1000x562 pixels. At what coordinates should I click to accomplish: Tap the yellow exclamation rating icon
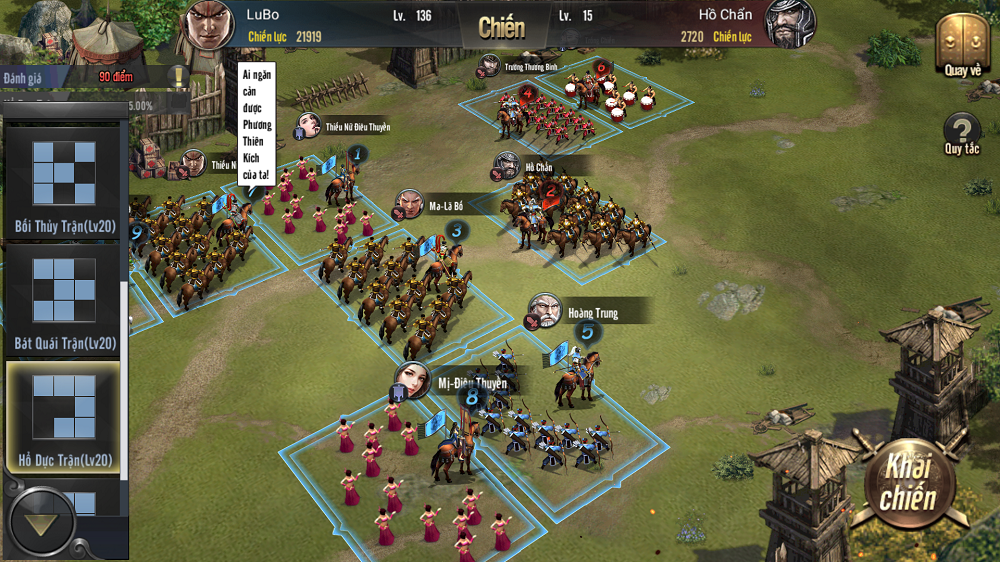point(178,76)
